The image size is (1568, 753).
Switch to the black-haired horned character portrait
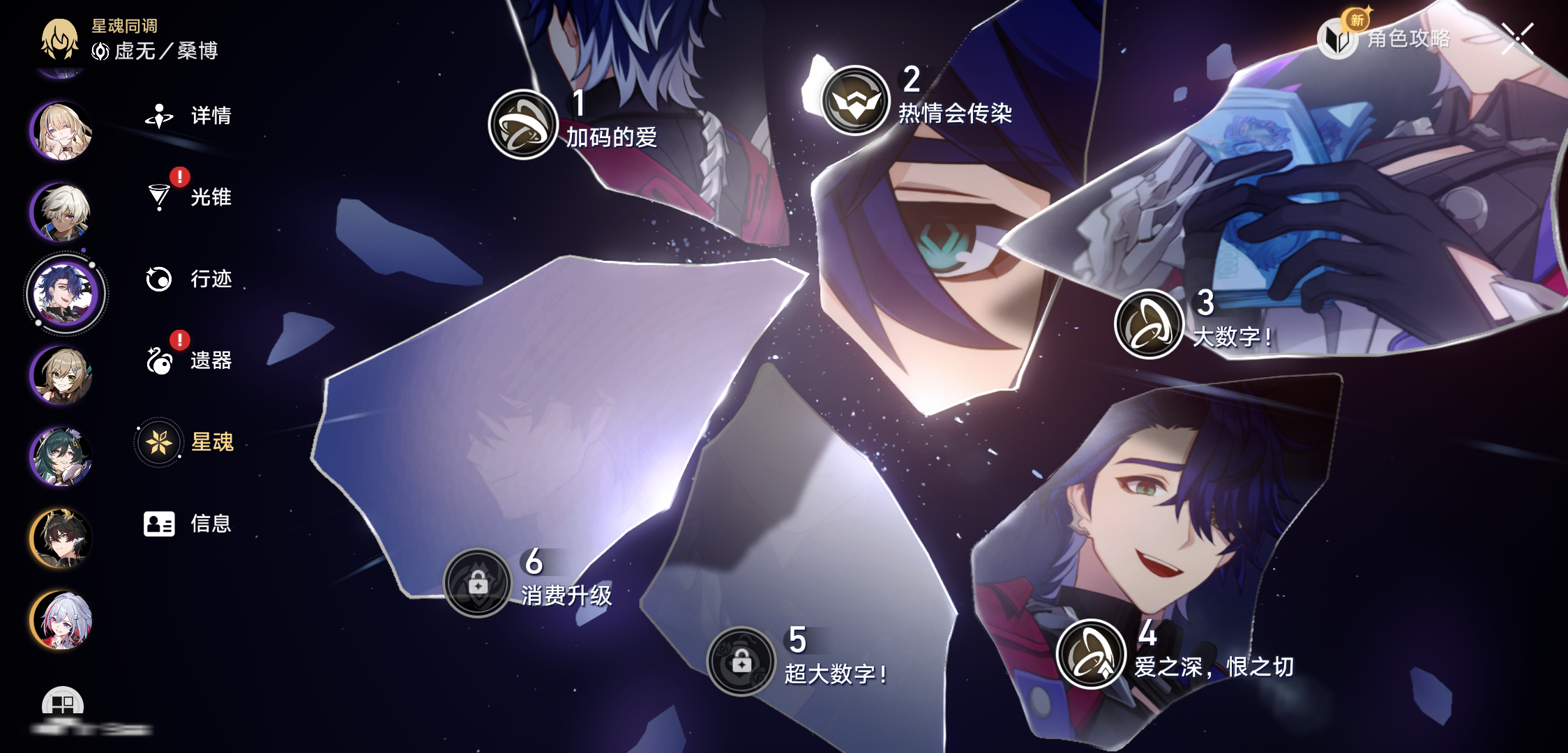click(x=61, y=538)
